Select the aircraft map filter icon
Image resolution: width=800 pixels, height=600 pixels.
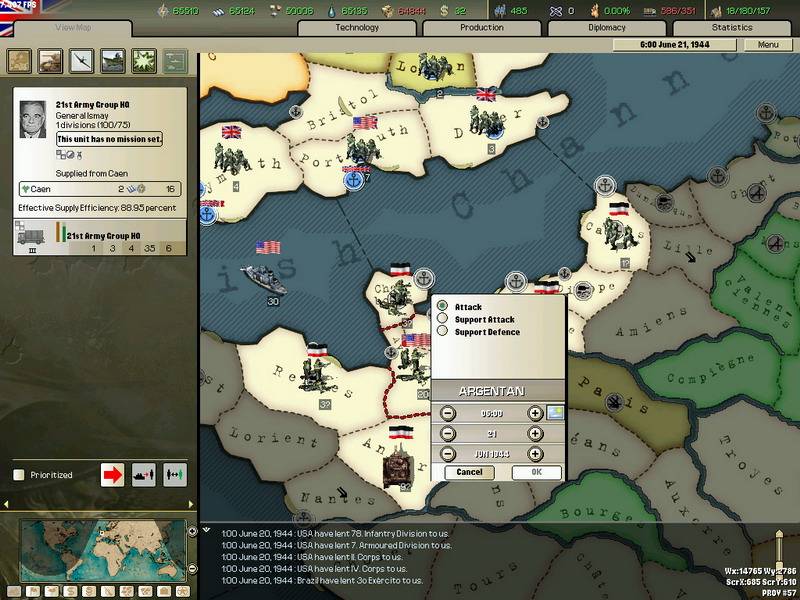click(x=81, y=60)
